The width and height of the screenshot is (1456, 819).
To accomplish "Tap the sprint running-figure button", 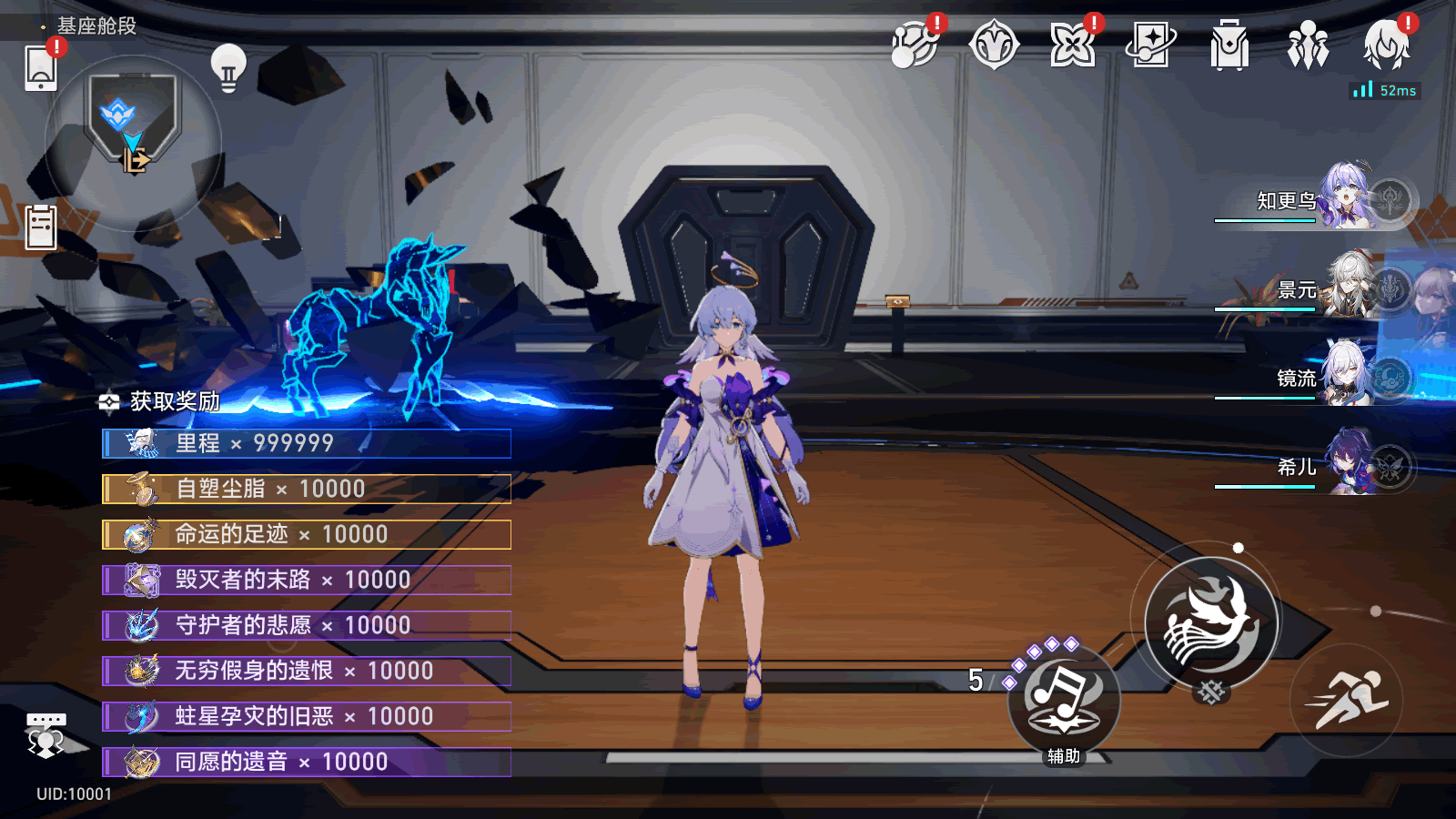I will point(1346,700).
